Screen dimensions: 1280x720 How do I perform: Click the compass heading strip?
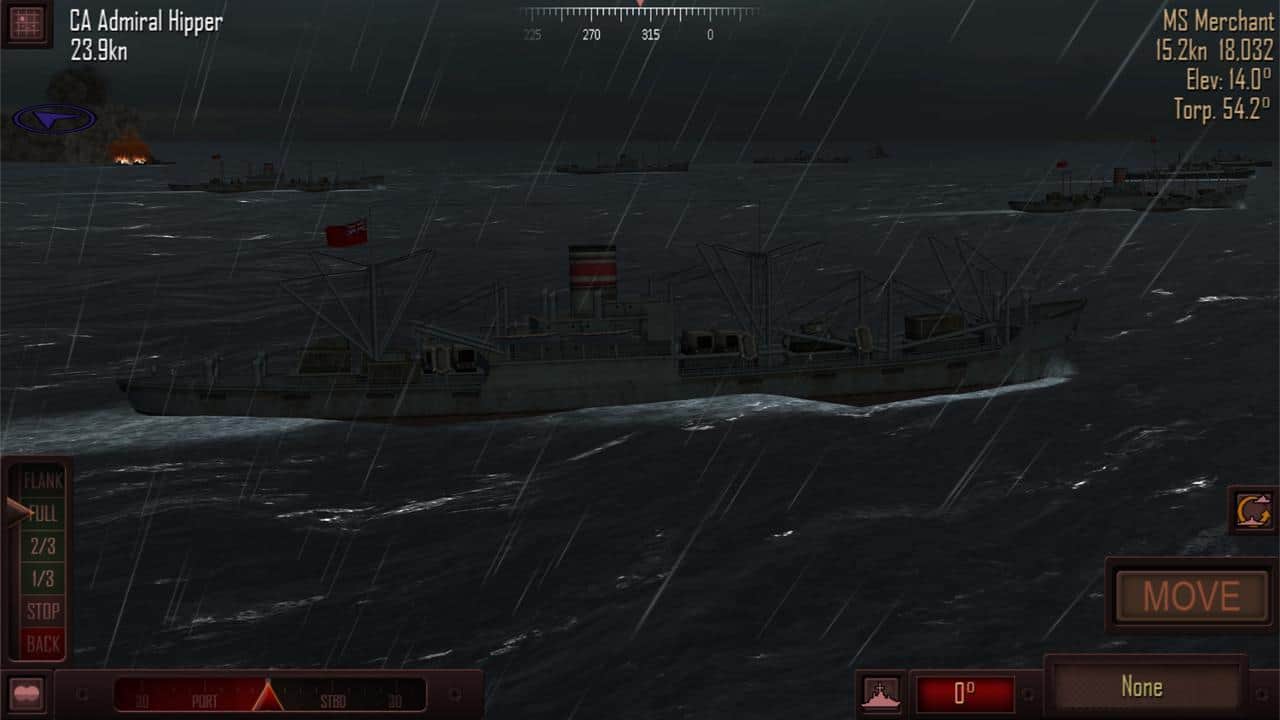click(x=640, y=20)
